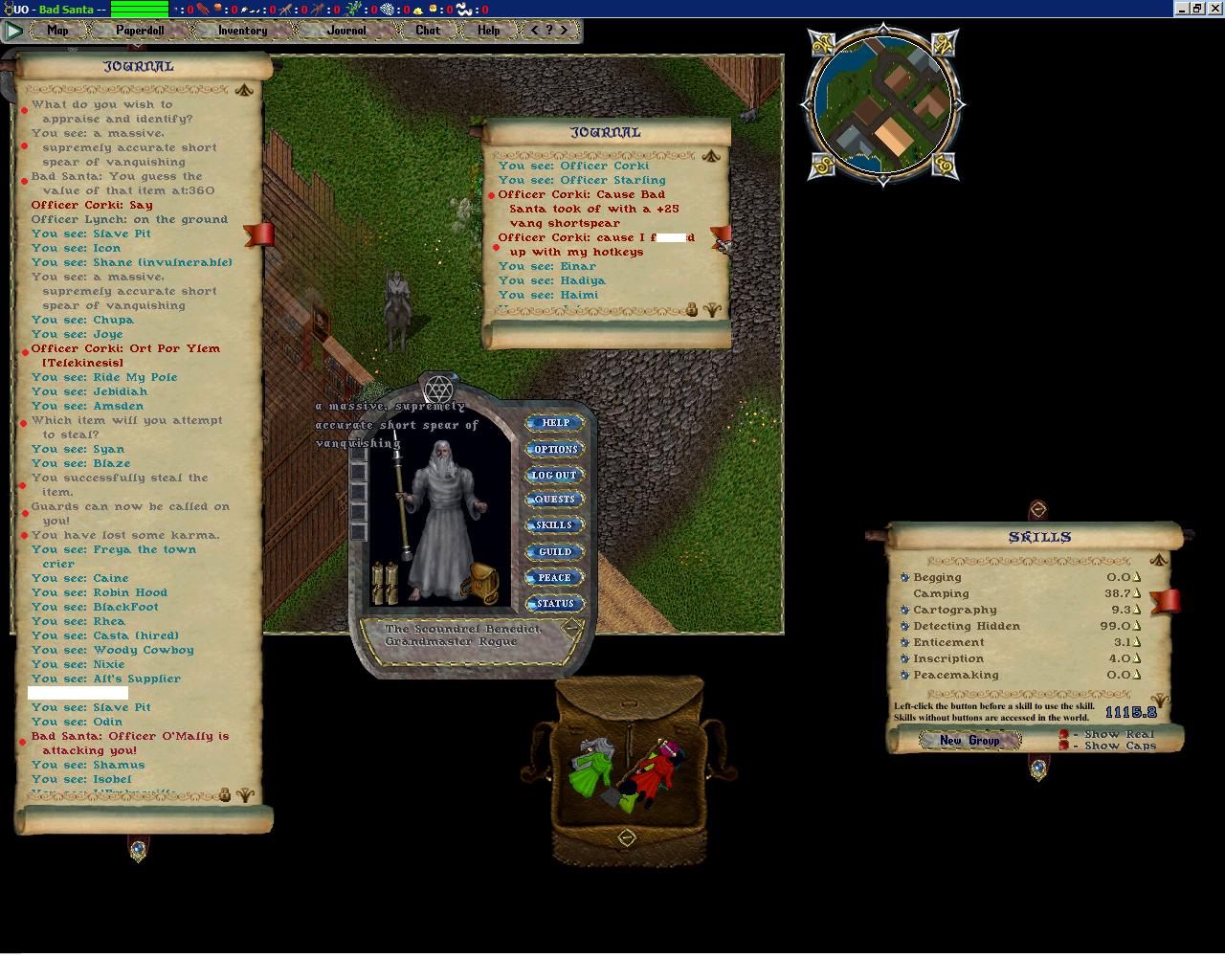
Task: Minimize the game window
Action: (x=1181, y=9)
